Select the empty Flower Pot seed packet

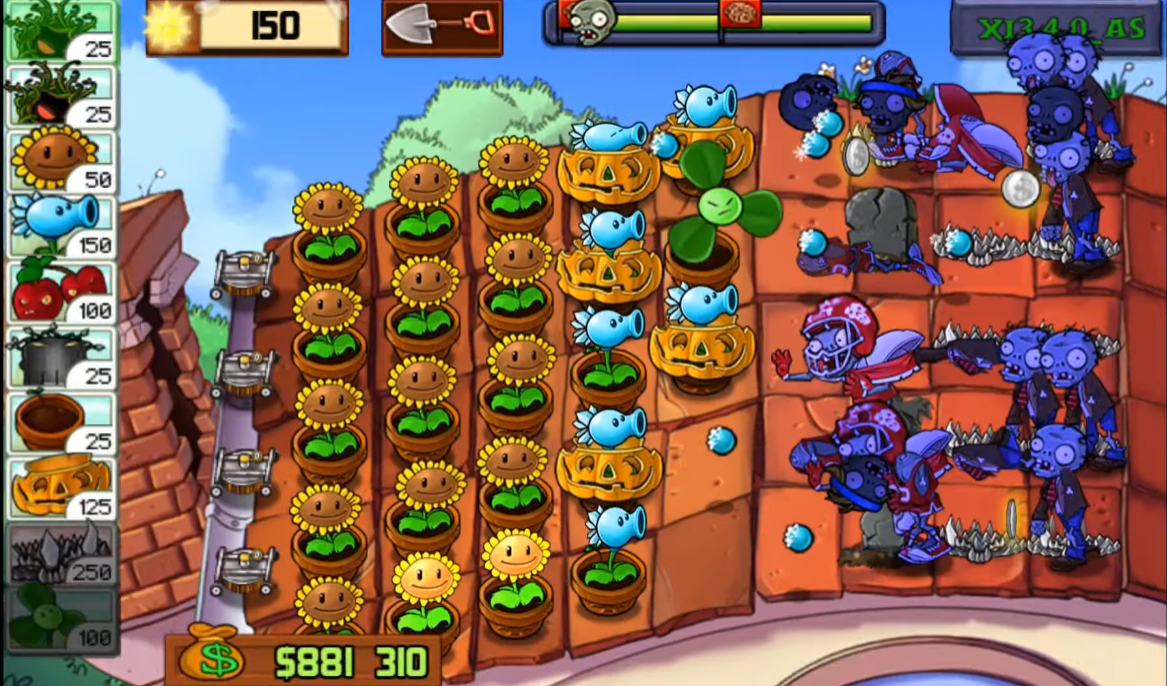click(x=62, y=421)
